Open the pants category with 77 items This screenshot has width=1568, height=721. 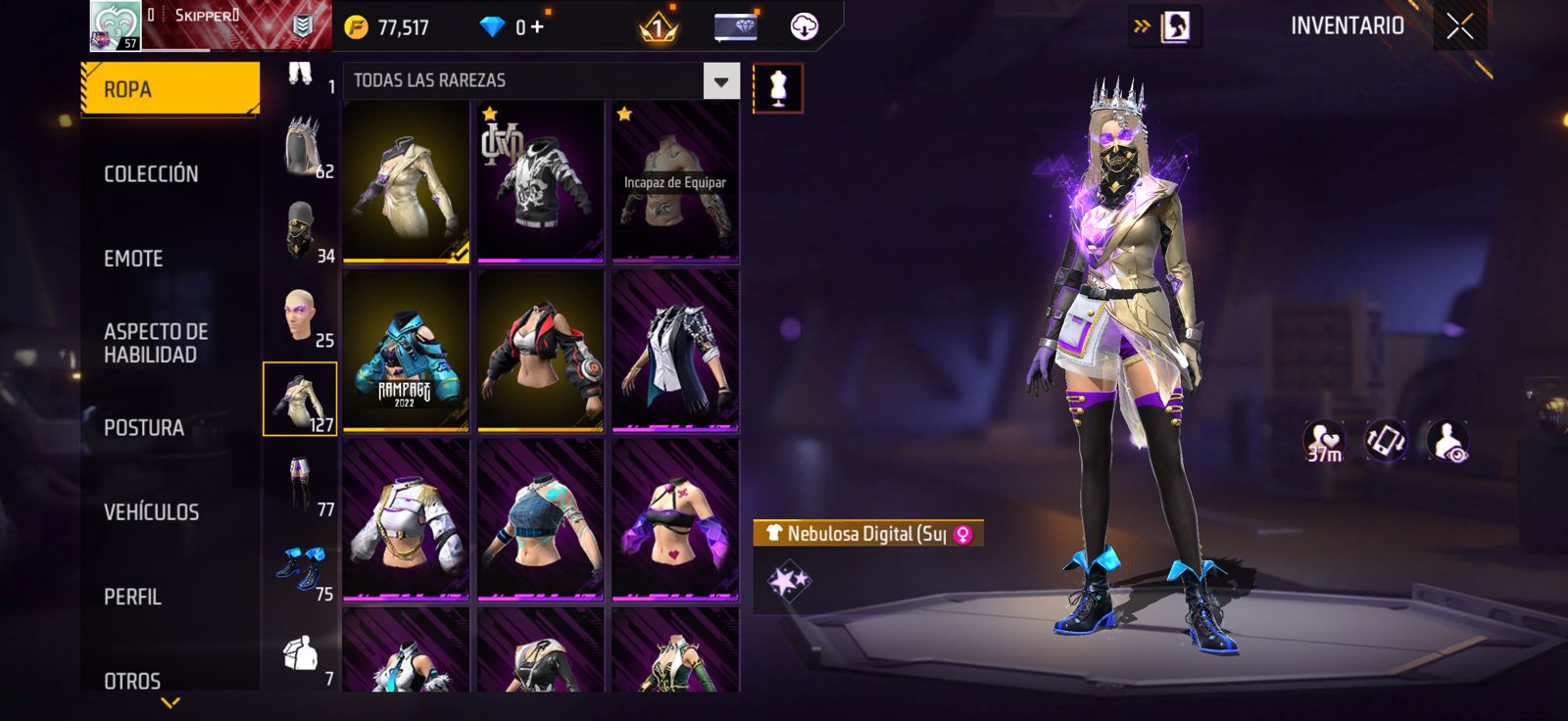302,485
